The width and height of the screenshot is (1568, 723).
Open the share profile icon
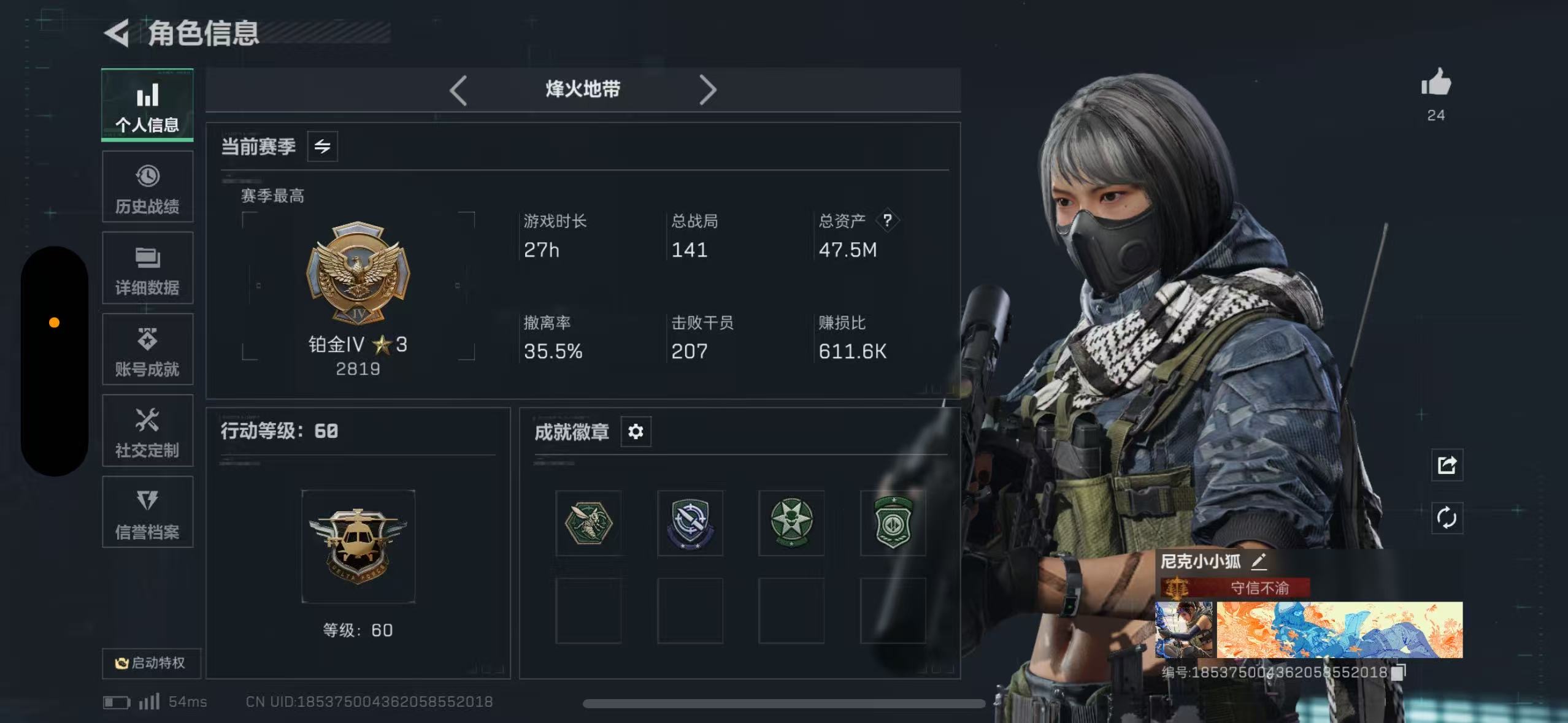[1447, 465]
